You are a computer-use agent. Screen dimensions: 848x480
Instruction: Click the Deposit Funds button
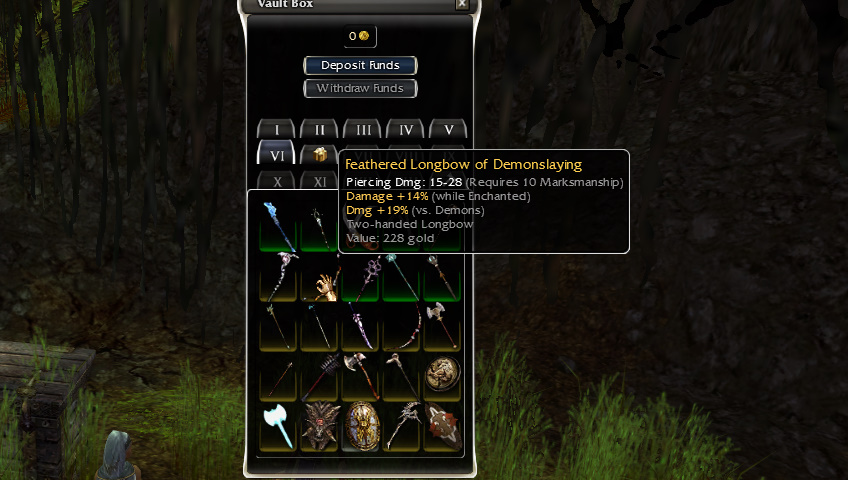(x=360, y=66)
